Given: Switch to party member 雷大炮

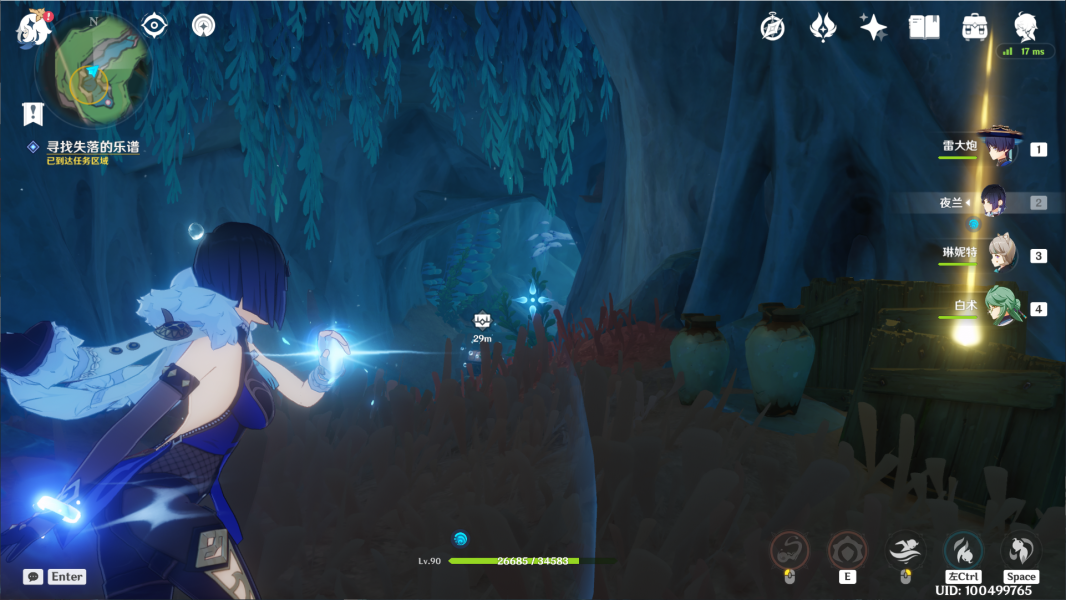Looking at the screenshot, I should 998,149.
